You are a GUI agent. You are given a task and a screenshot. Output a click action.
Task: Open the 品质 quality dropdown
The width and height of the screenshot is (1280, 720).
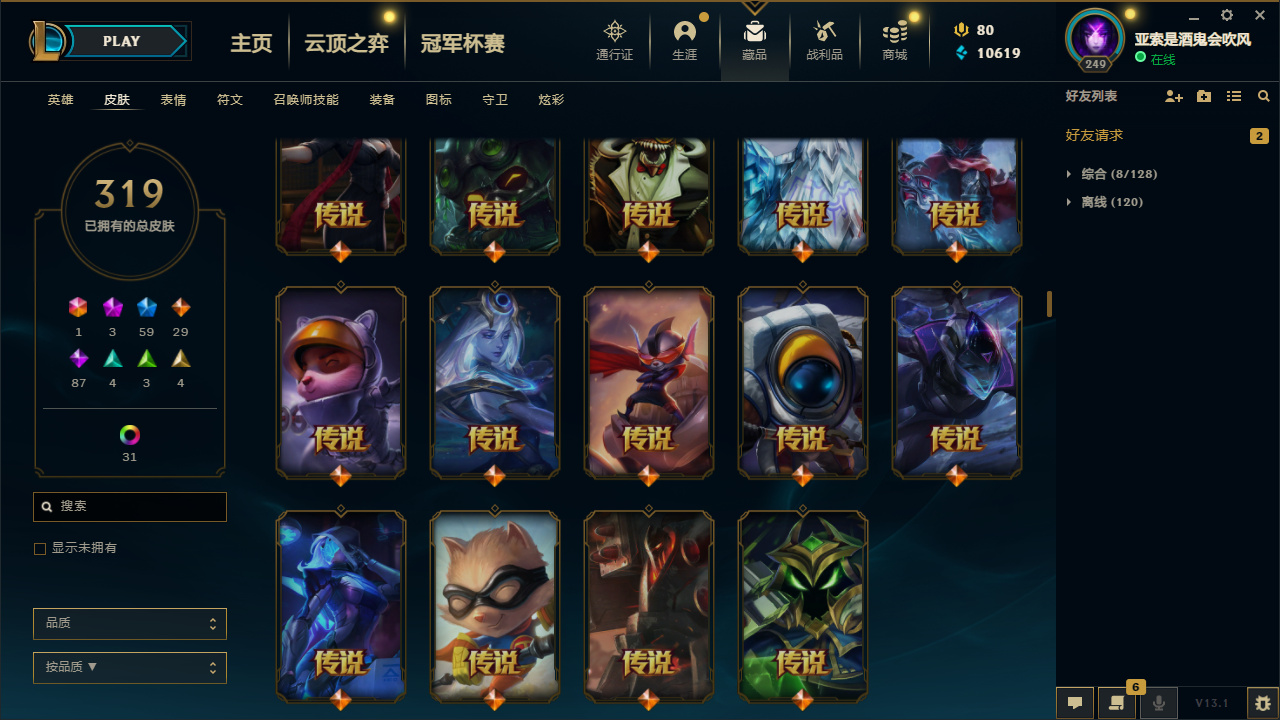[x=129, y=623]
